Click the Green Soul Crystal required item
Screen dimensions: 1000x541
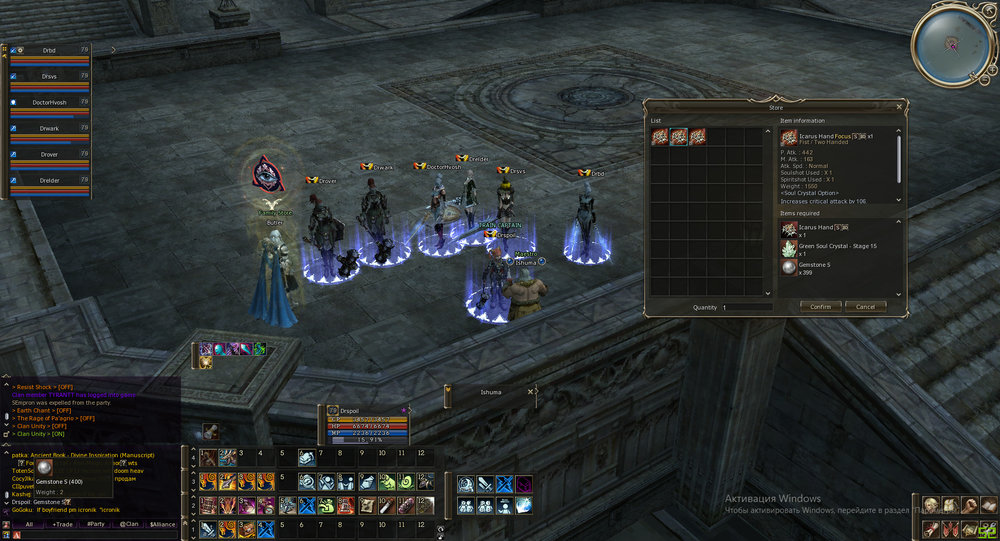point(789,248)
